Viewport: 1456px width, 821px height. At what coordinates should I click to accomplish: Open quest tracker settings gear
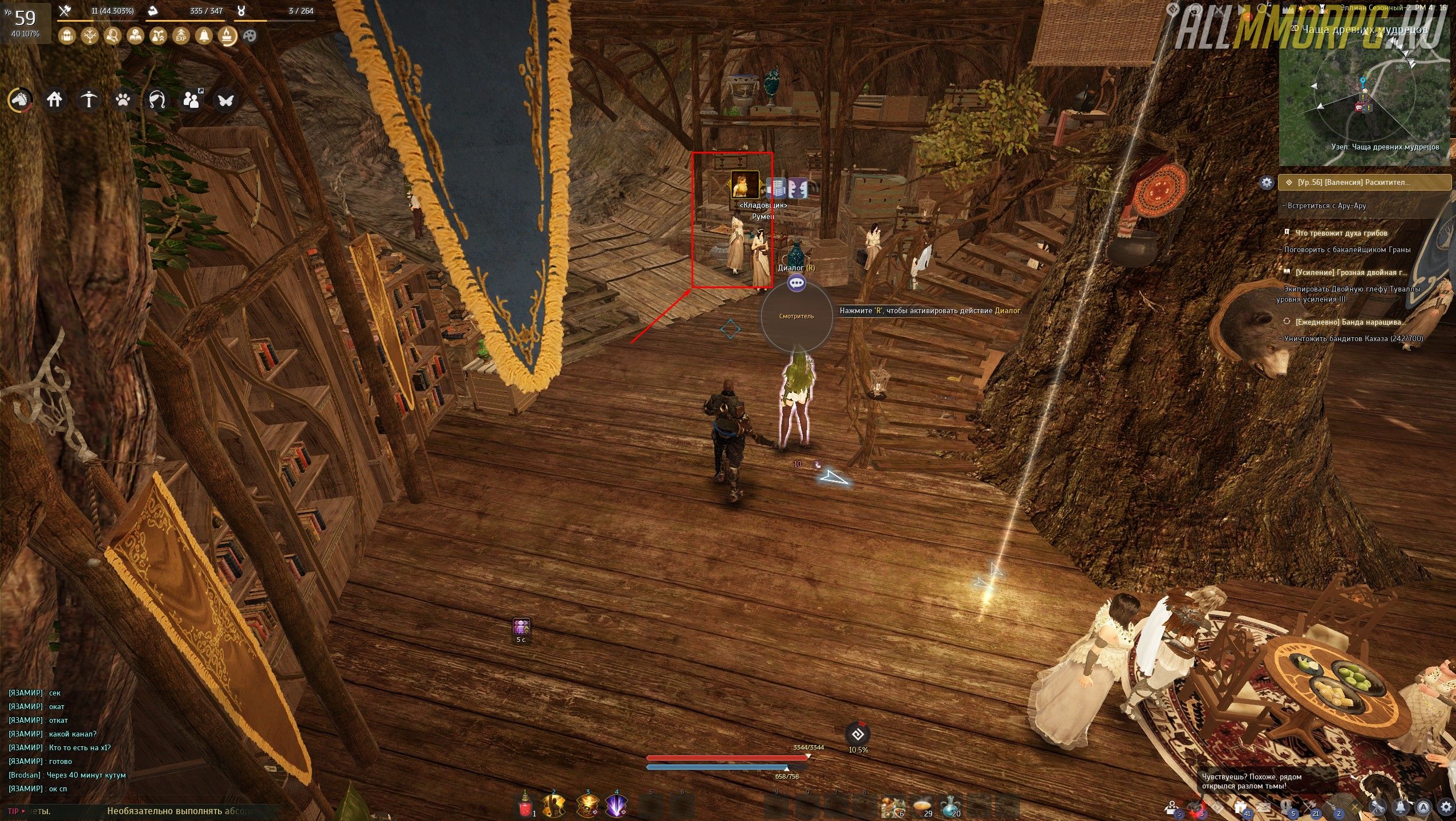coord(1267,183)
